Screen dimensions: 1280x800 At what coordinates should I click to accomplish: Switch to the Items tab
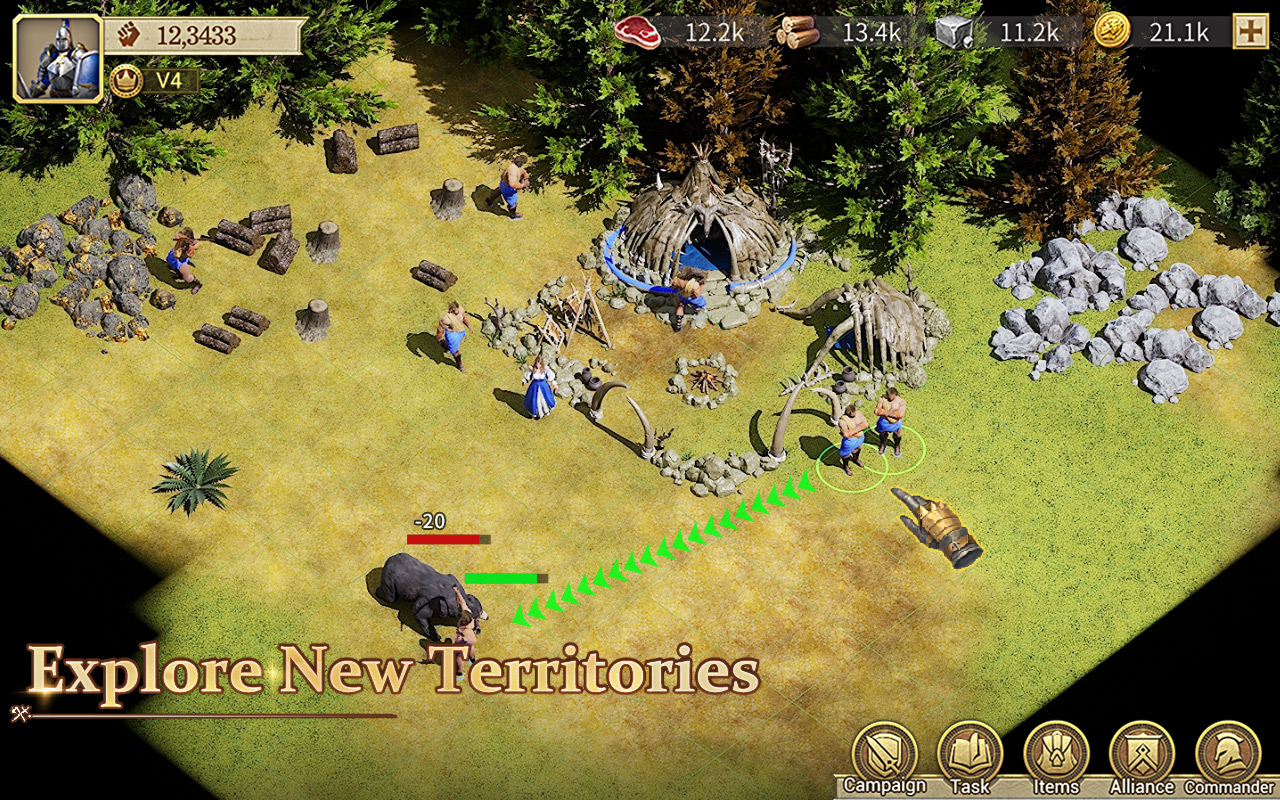pyautogui.click(x=1056, y=786)
